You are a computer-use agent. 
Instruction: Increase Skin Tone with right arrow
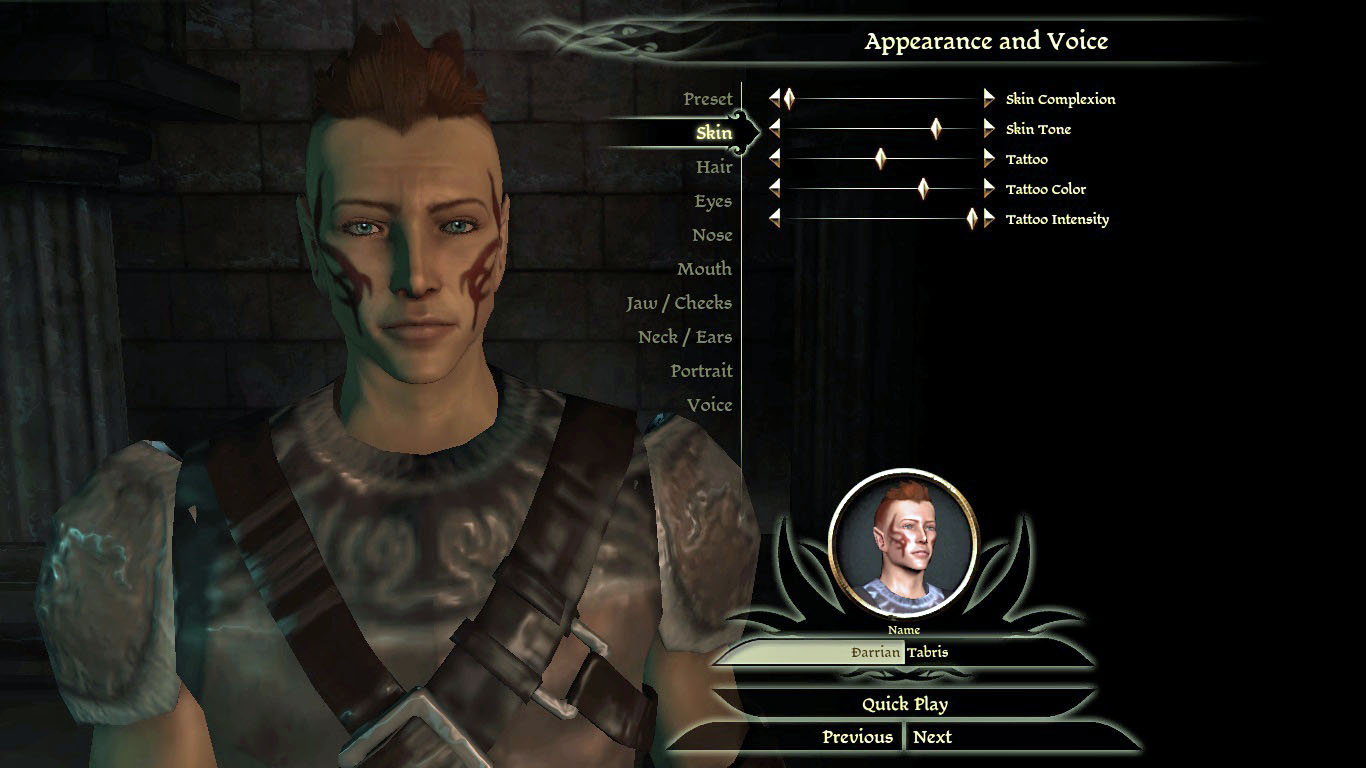(989, 128)
